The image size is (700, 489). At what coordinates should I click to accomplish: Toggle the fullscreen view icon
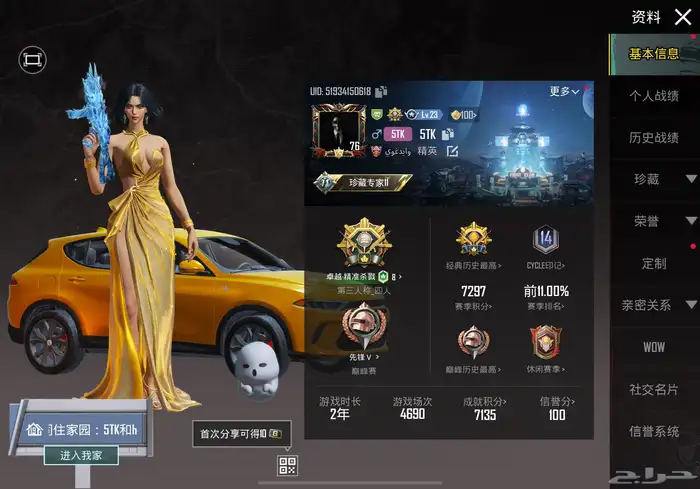coord(32,60)
